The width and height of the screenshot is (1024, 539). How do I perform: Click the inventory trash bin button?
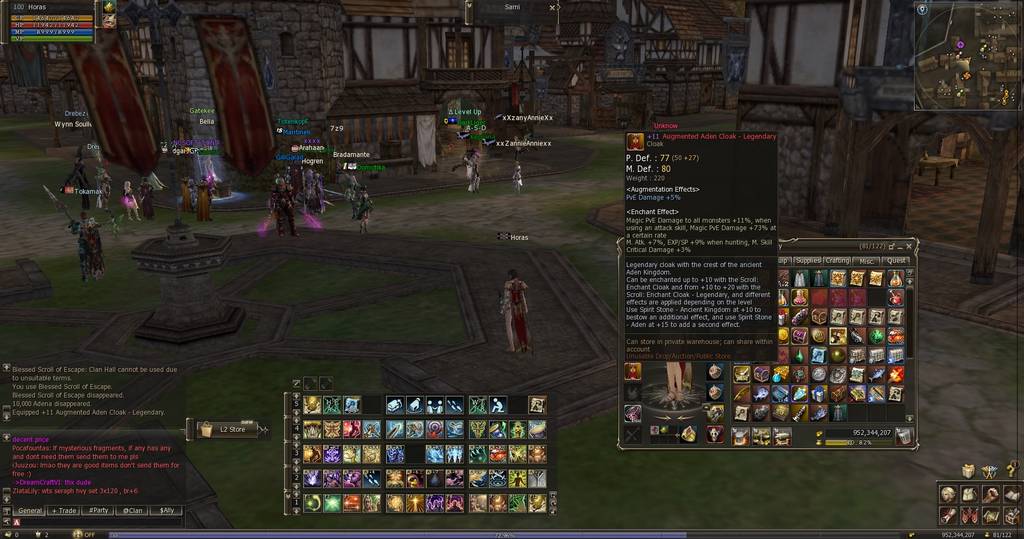coord(904,435)
